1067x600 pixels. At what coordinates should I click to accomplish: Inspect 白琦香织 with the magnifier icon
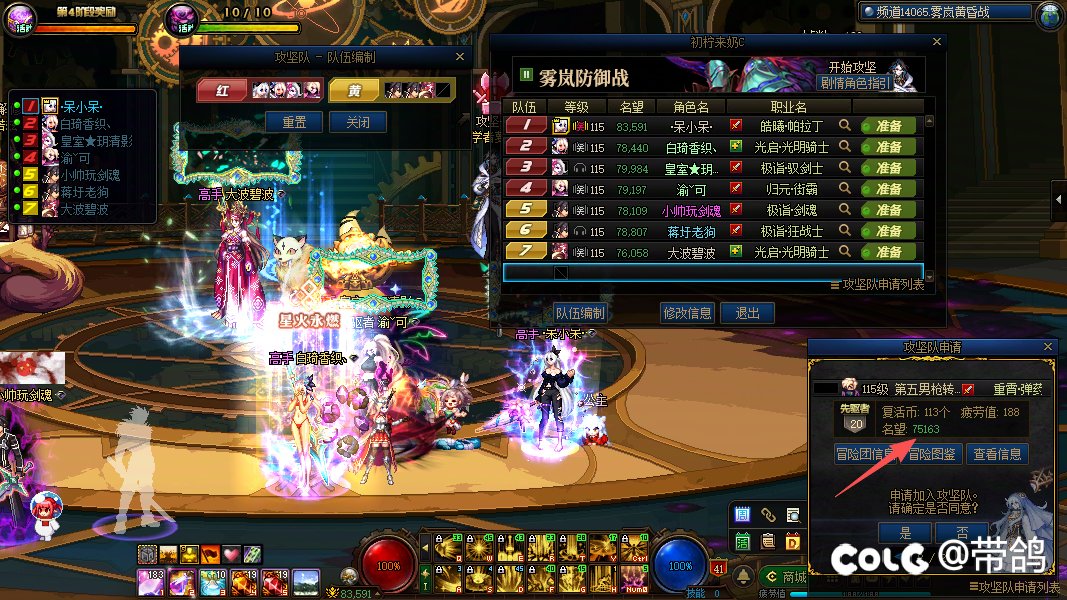[845, 147]
